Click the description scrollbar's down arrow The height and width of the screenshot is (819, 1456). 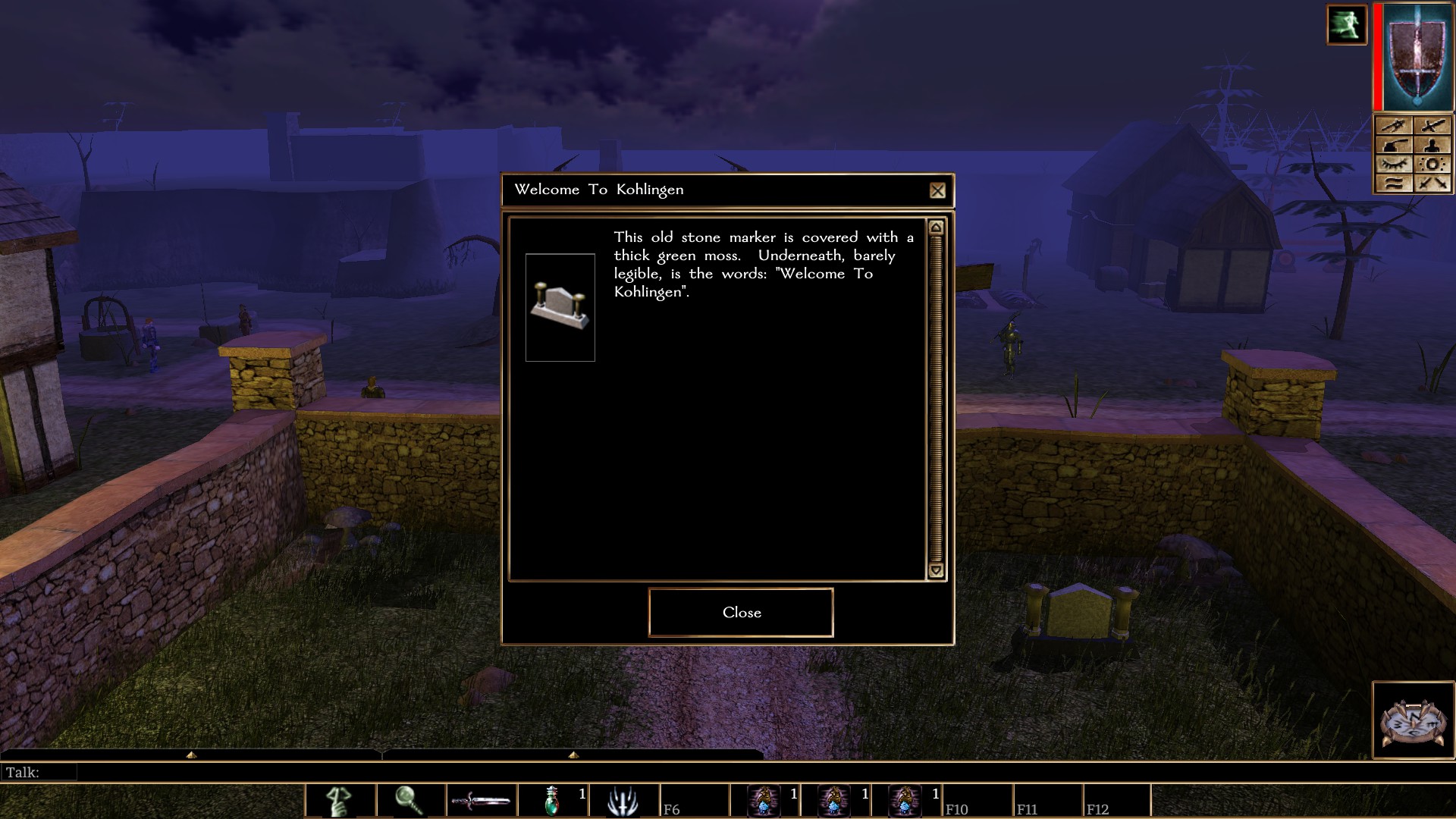click(x=936, y=570)
